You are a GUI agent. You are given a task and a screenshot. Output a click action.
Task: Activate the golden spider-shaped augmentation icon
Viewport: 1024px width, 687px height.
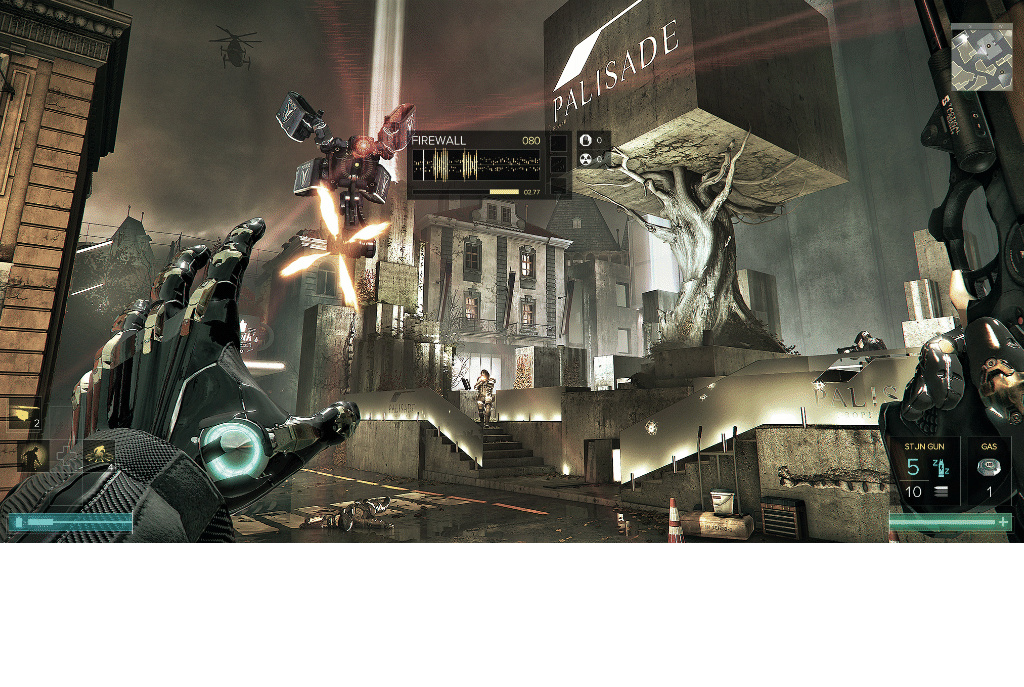[98, 455]
